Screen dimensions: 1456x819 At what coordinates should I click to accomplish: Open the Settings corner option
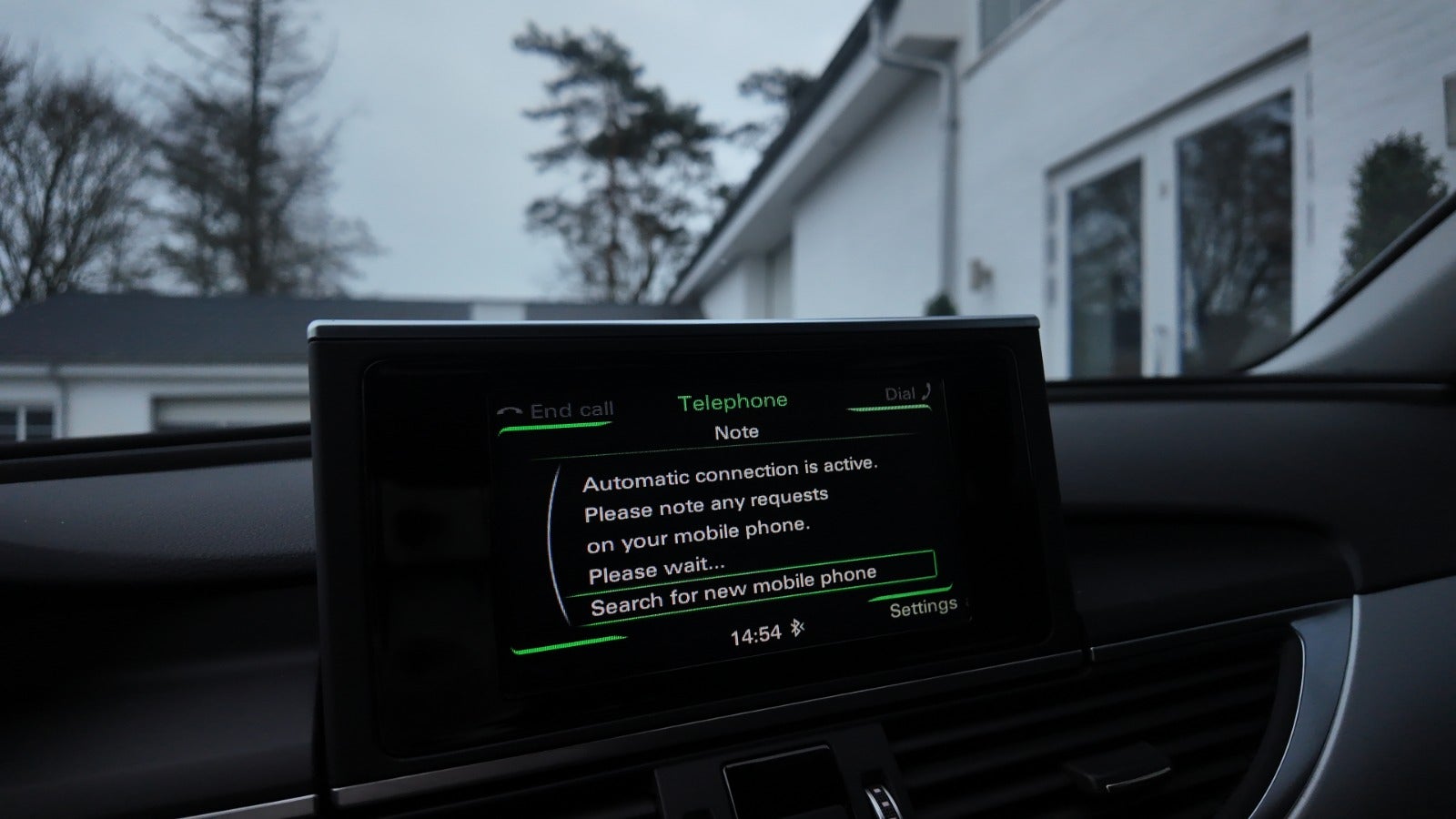(922, 608)
